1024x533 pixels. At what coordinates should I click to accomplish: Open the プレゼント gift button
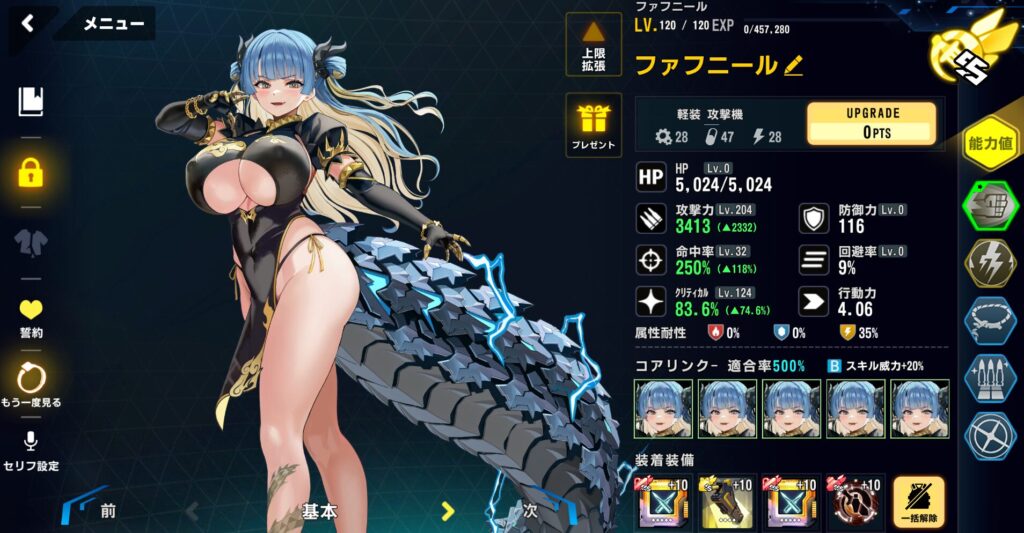594,125
